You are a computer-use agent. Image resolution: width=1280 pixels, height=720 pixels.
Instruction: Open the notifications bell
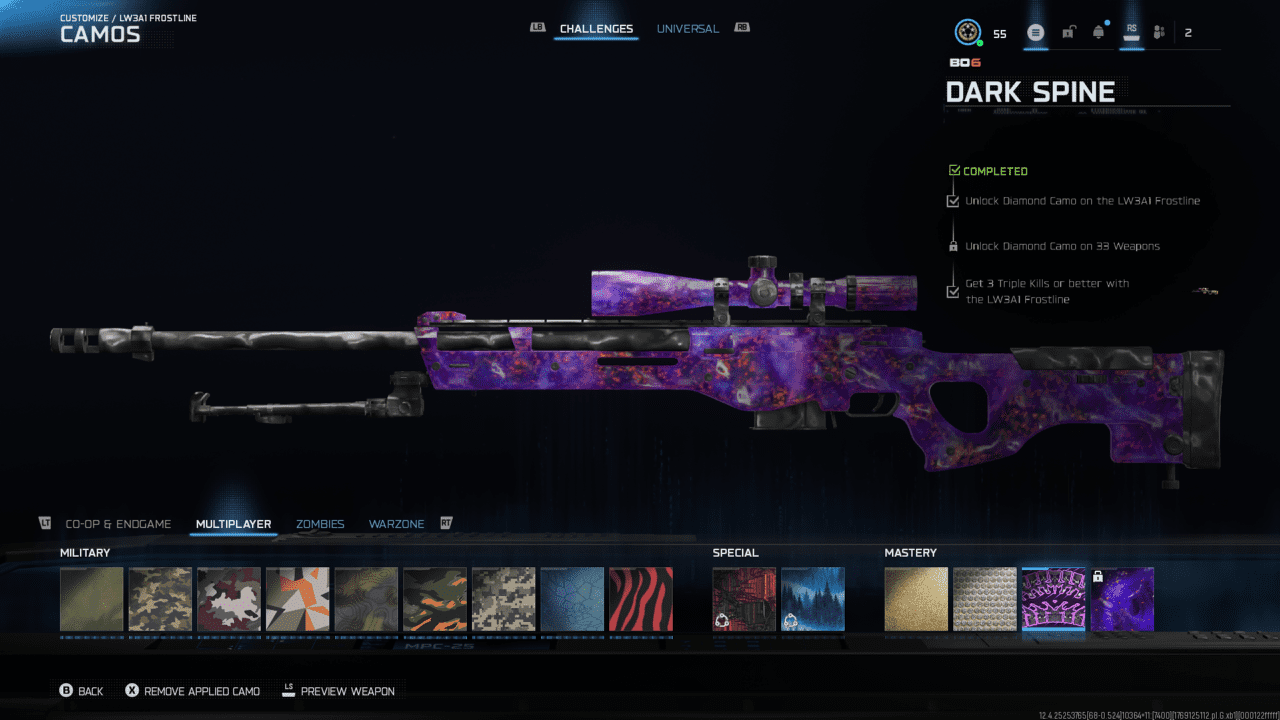[1099, 33]
